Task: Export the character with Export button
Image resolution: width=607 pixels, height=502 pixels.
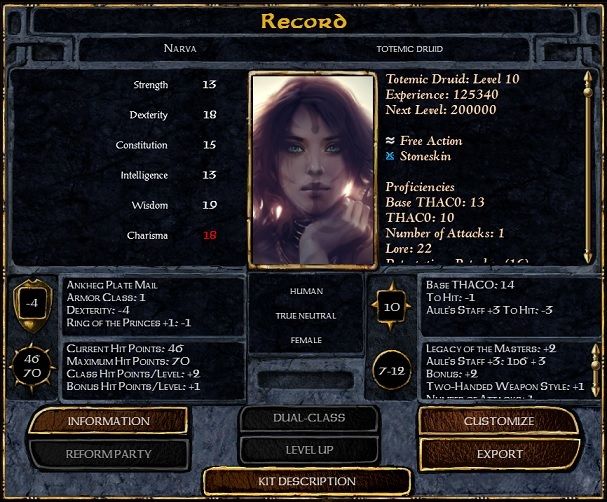Action: 499,453
